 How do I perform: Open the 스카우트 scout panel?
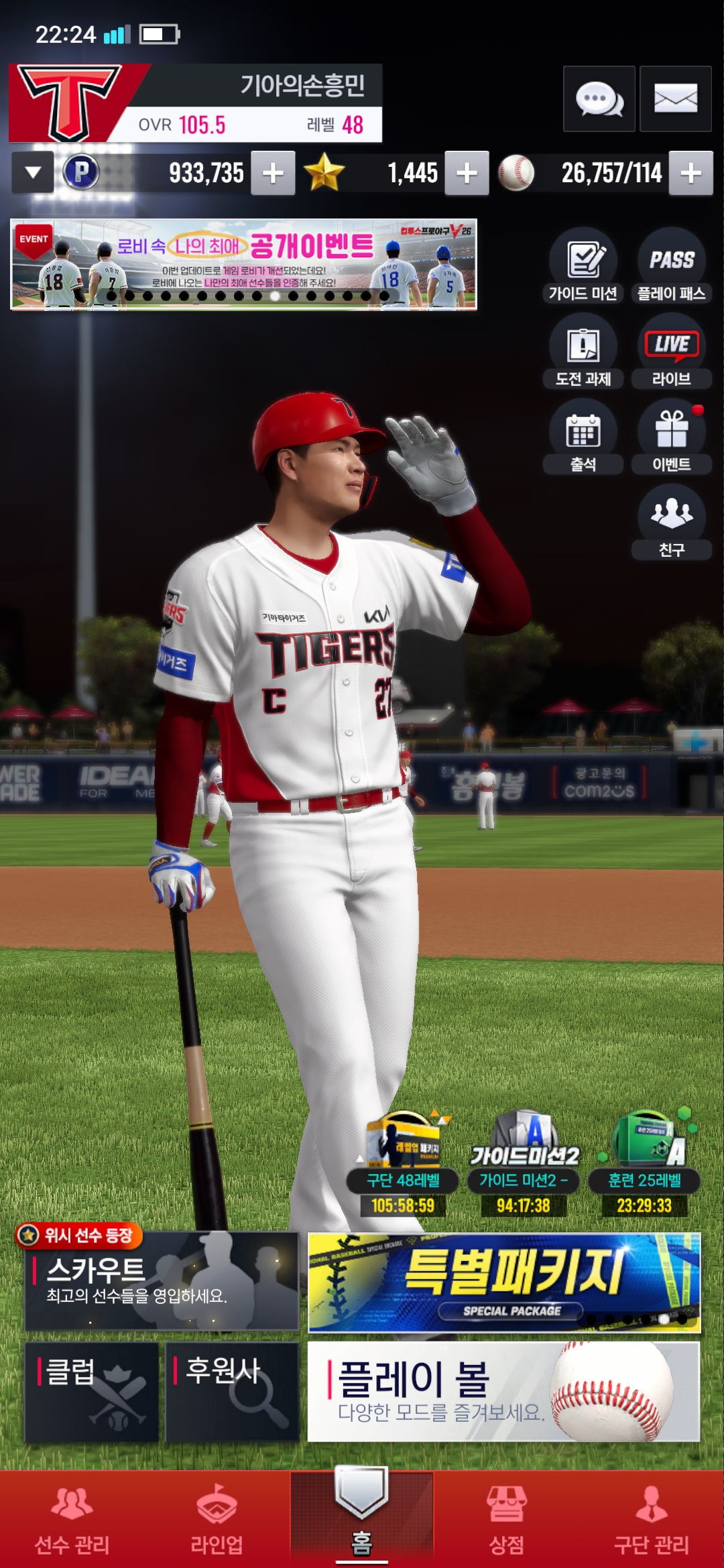[161, 1281]
